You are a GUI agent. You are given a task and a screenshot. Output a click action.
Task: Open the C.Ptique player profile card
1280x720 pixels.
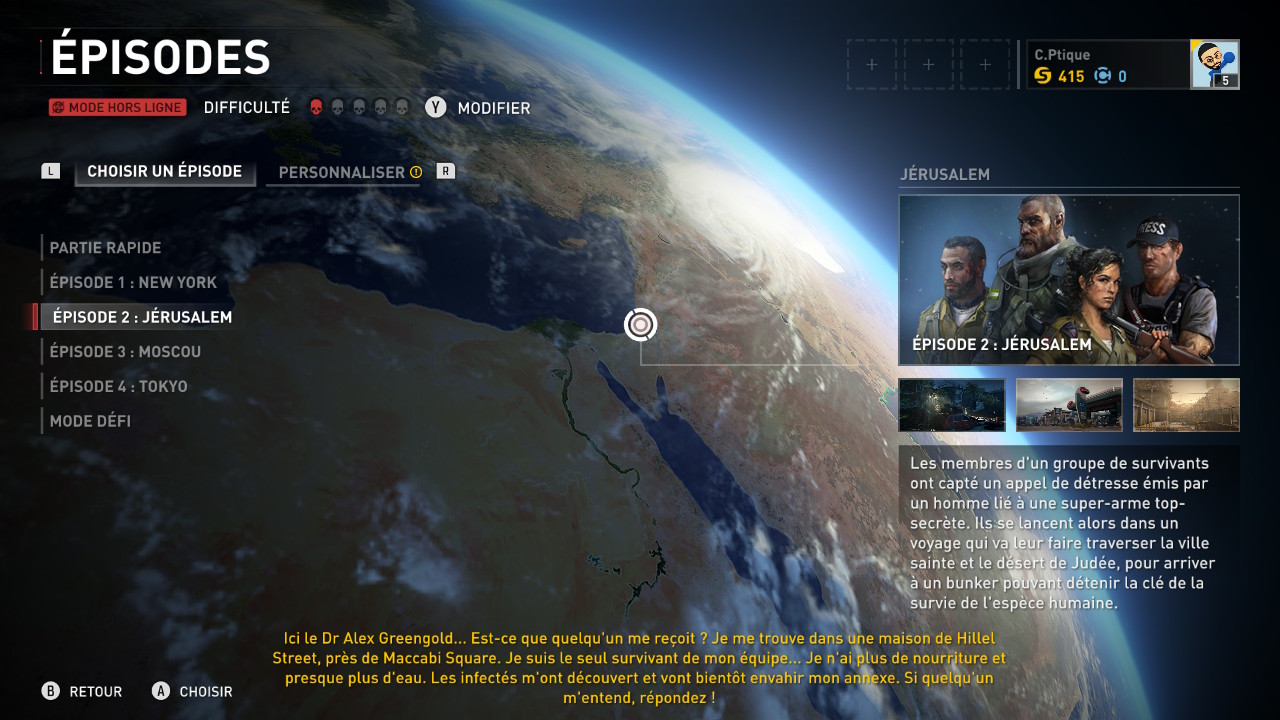[x=1131, y=65]
